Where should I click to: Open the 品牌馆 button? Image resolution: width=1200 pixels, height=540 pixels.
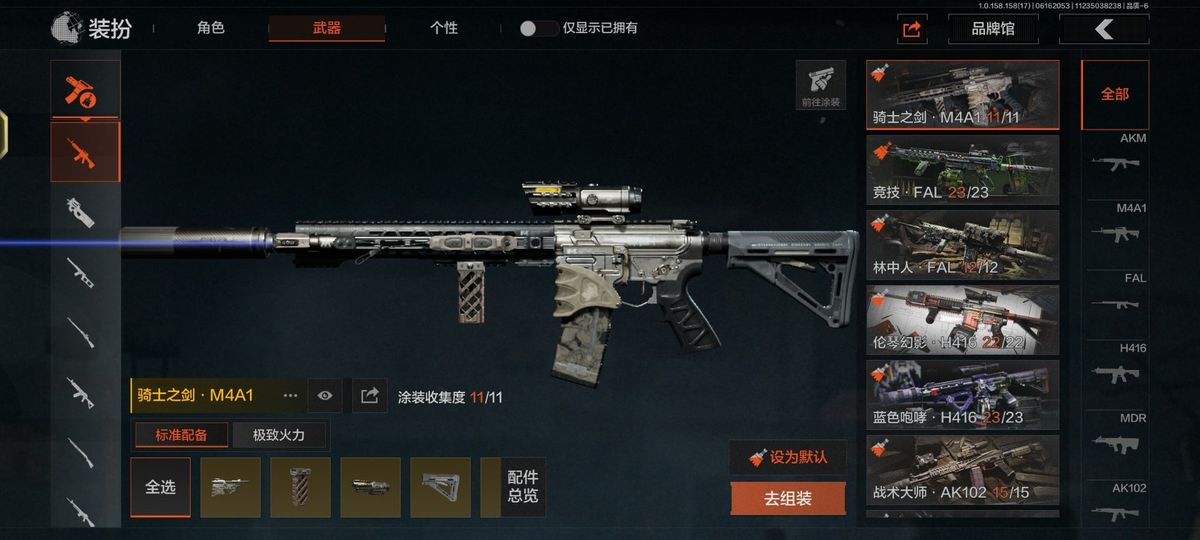992,29
